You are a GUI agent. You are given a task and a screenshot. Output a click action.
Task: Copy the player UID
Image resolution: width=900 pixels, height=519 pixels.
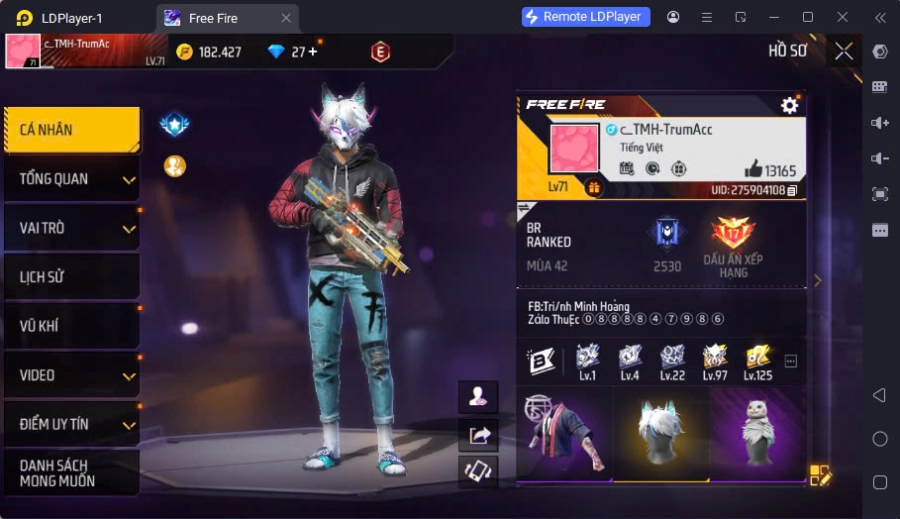(x=792, y=190)
